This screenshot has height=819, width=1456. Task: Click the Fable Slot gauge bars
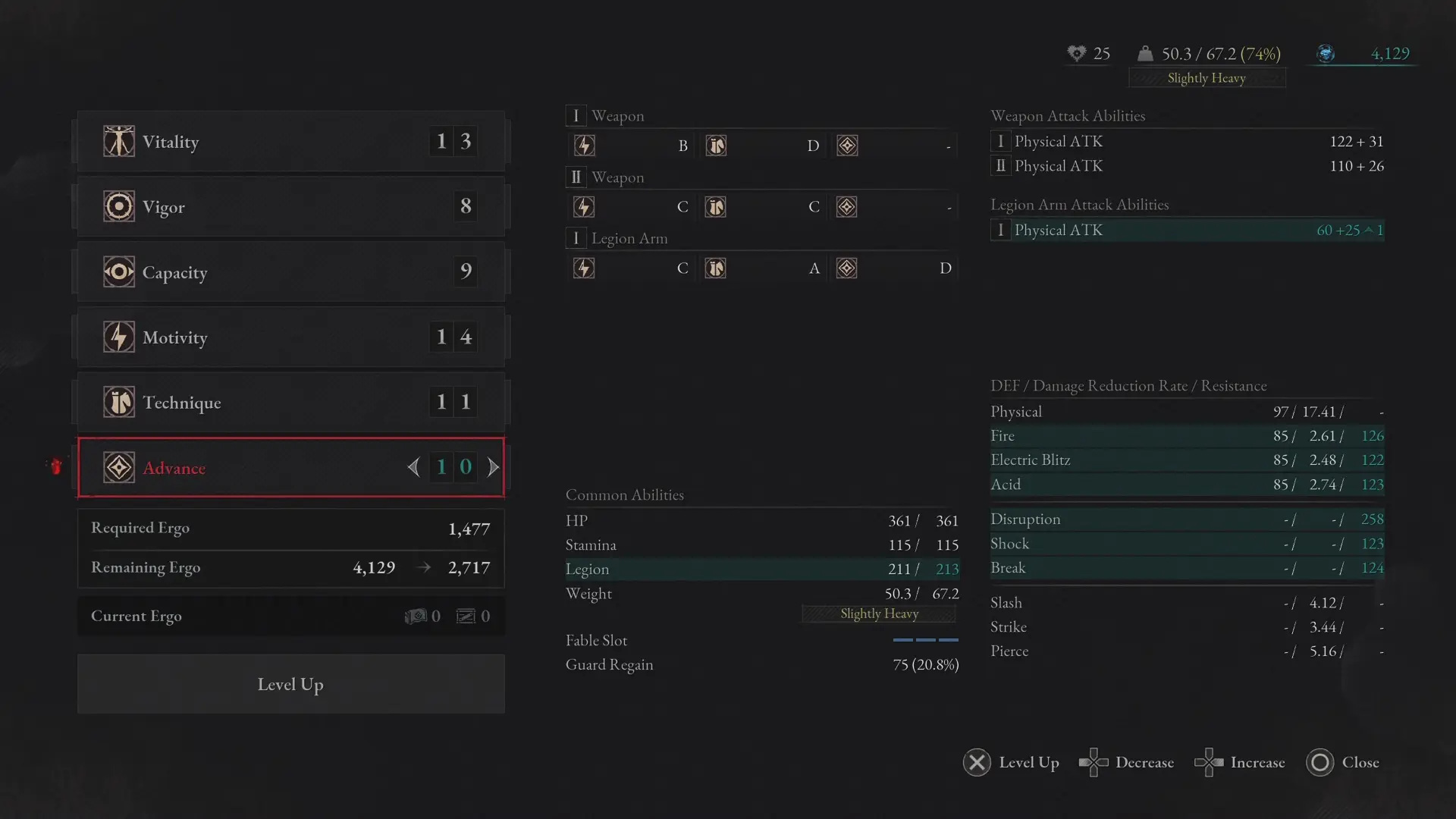[925, 641]
